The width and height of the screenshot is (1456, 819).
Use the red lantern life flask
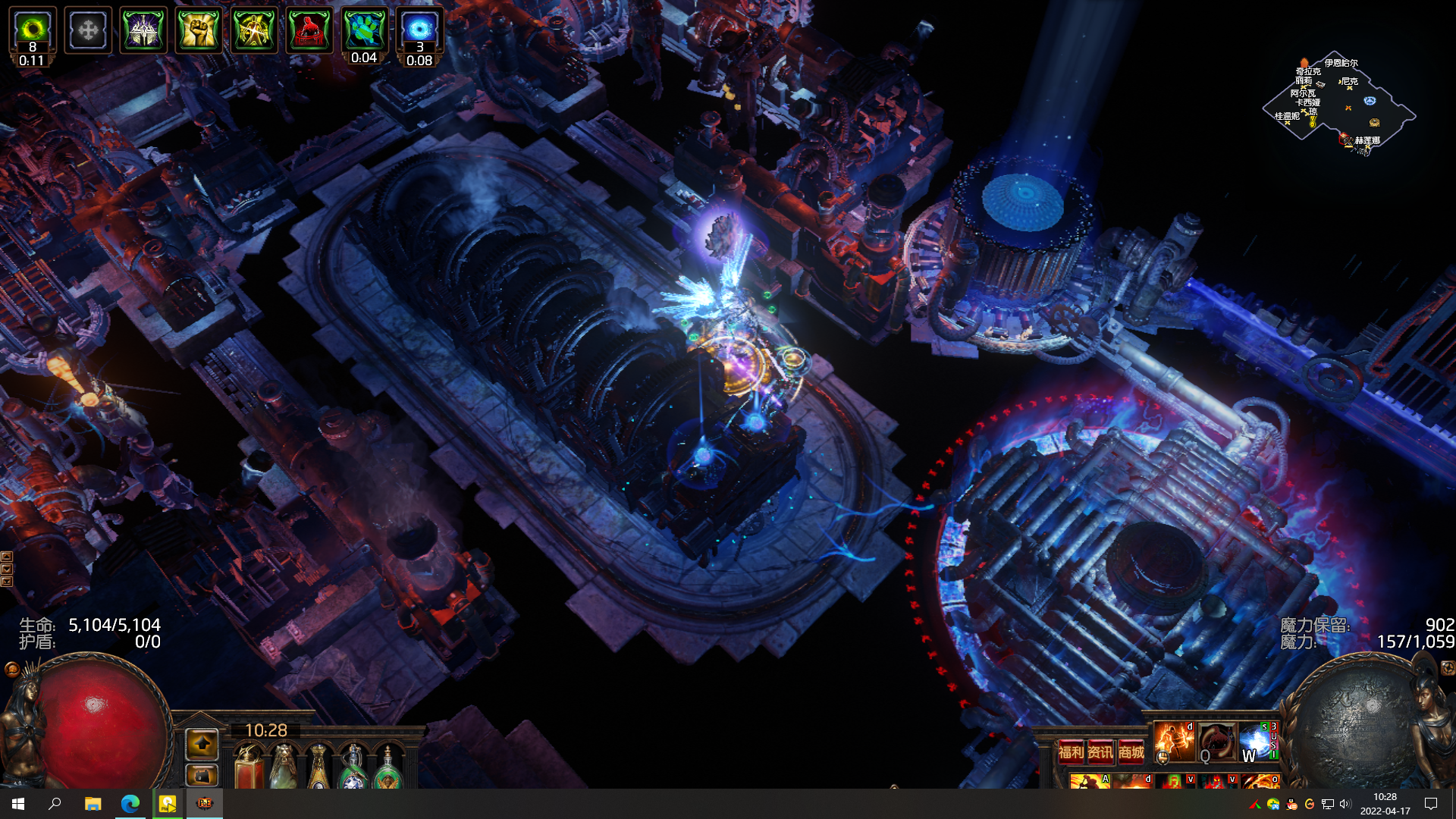click(249, 766)
